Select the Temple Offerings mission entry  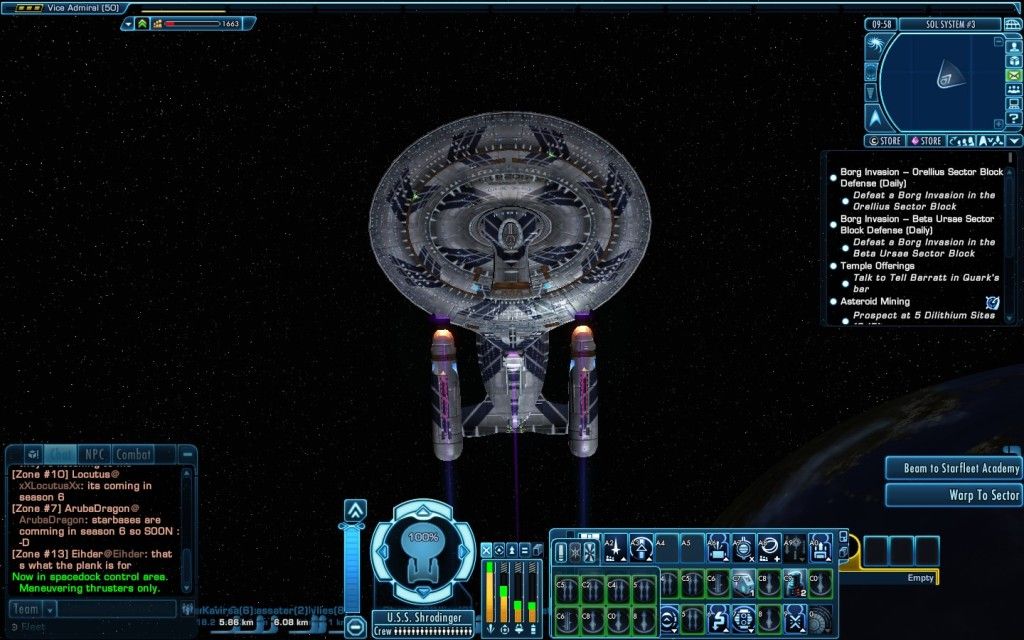point(877,266)
